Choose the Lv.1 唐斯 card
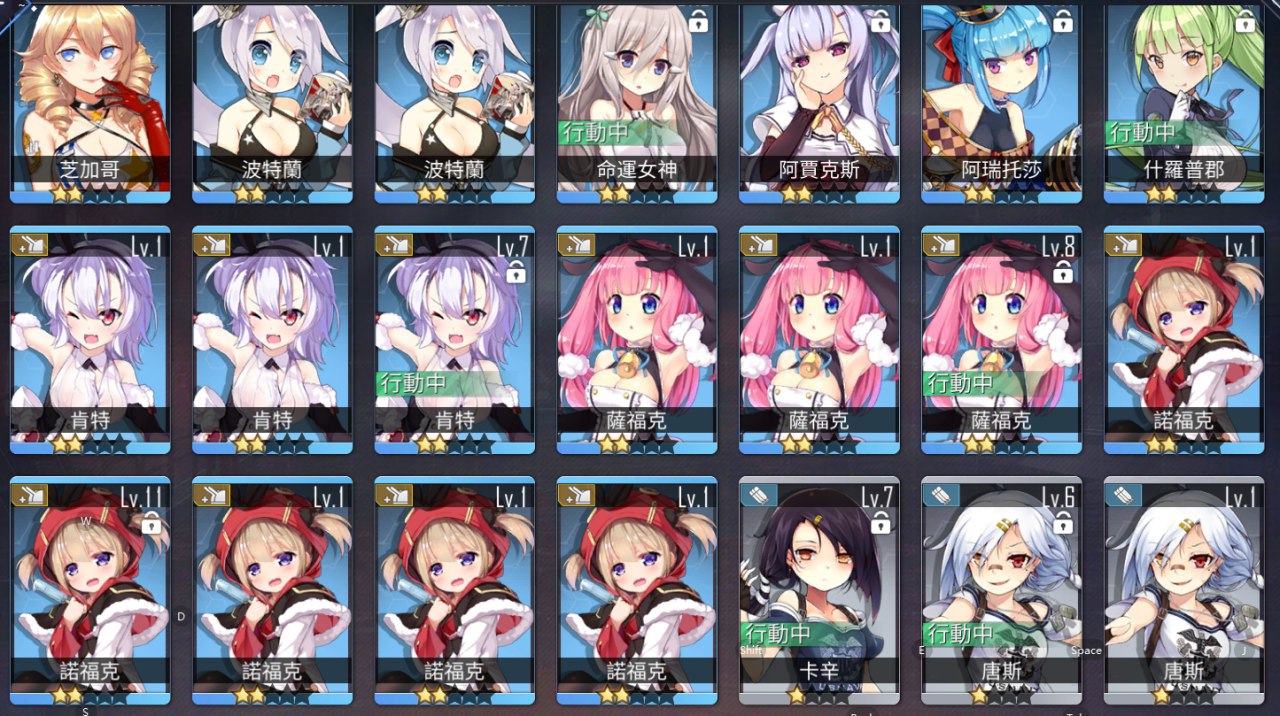This screenshot has width=1280, height=716. coord(1183,590)
